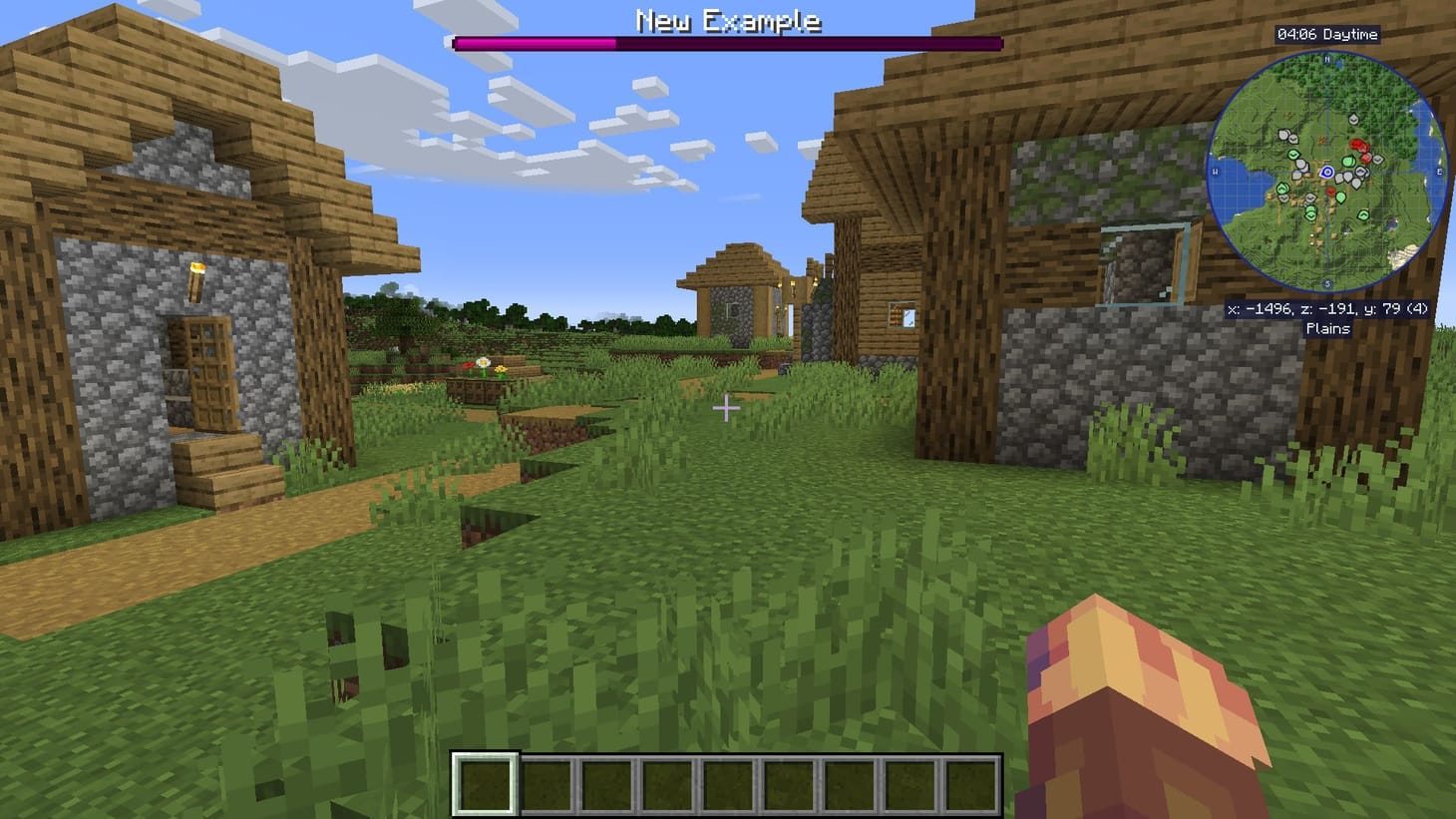Click the W direction indicator on the minimap
The width and height of the screenshot is (1456, 819).
pyautogui.click(x=1215, y=170)
